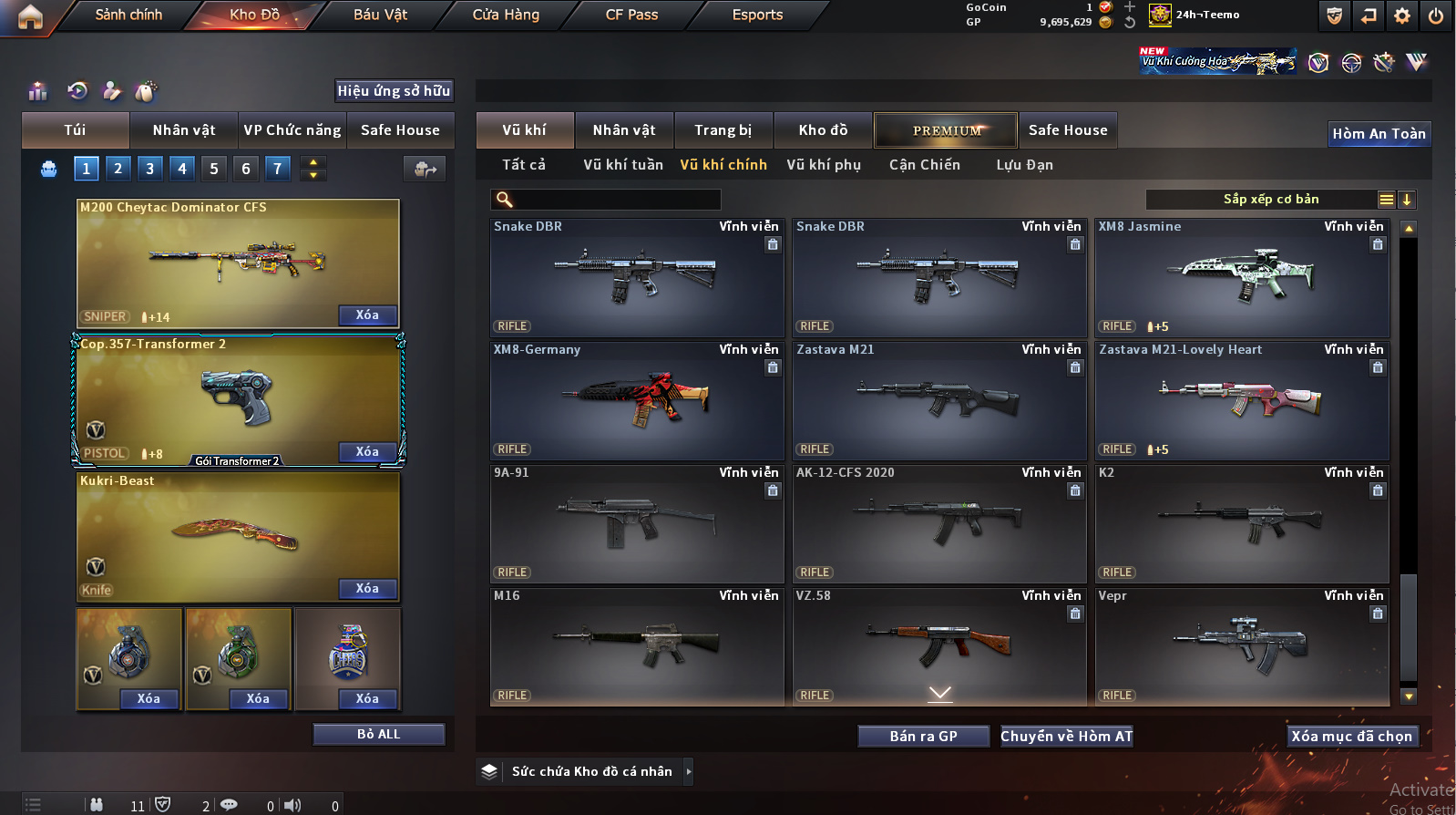Sell items with Bán ra GP
Screen dimensions: 1456x815
(x=923, y=737)
